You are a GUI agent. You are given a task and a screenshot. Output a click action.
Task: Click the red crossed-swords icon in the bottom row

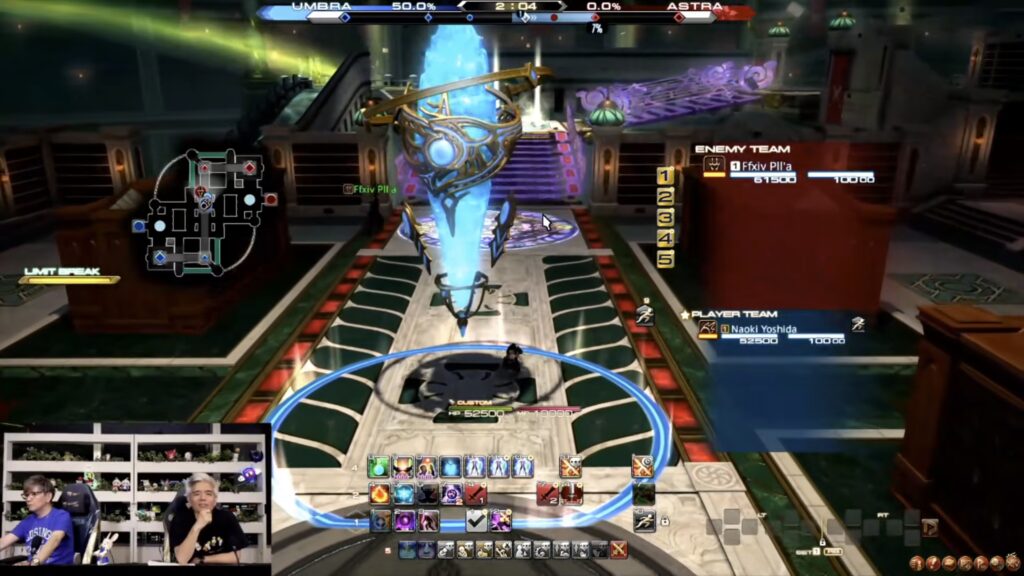tap(619, 549)
